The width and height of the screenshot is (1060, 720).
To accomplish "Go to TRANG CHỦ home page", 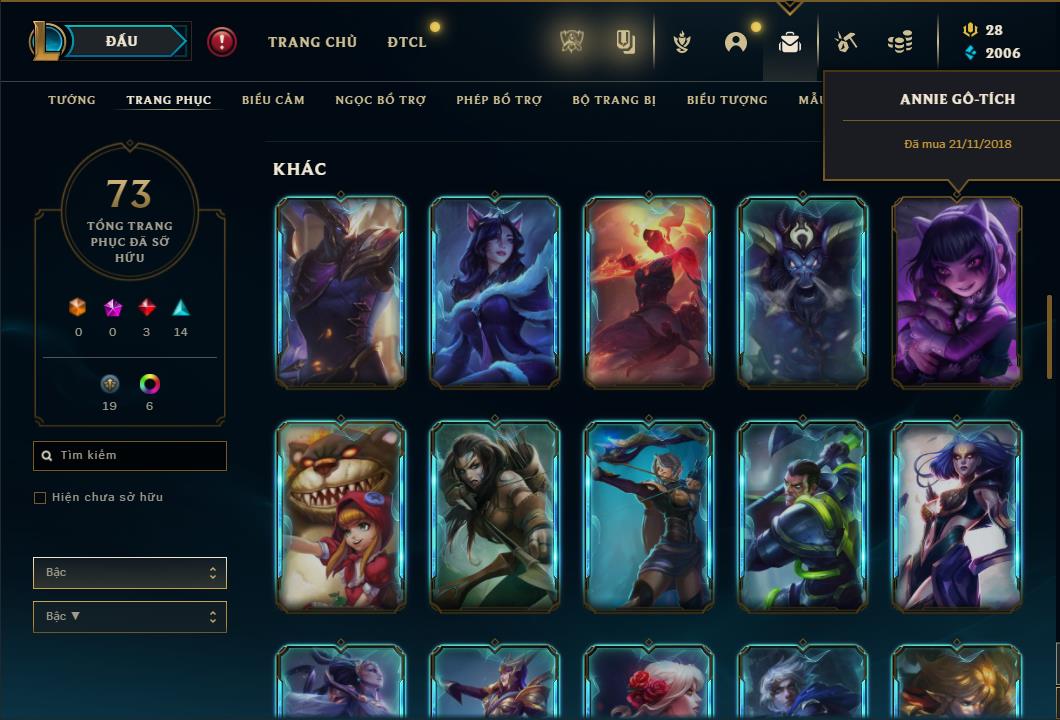I will 312,42.
